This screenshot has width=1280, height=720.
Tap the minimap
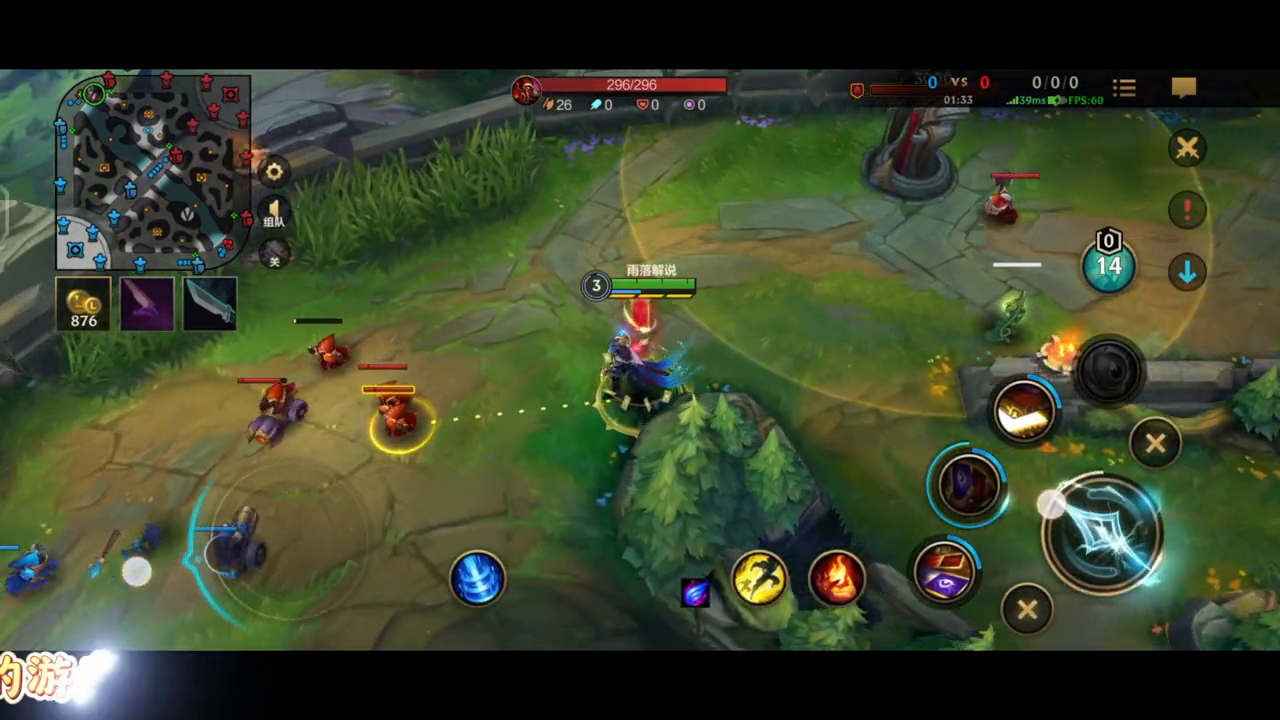point(152,170)
